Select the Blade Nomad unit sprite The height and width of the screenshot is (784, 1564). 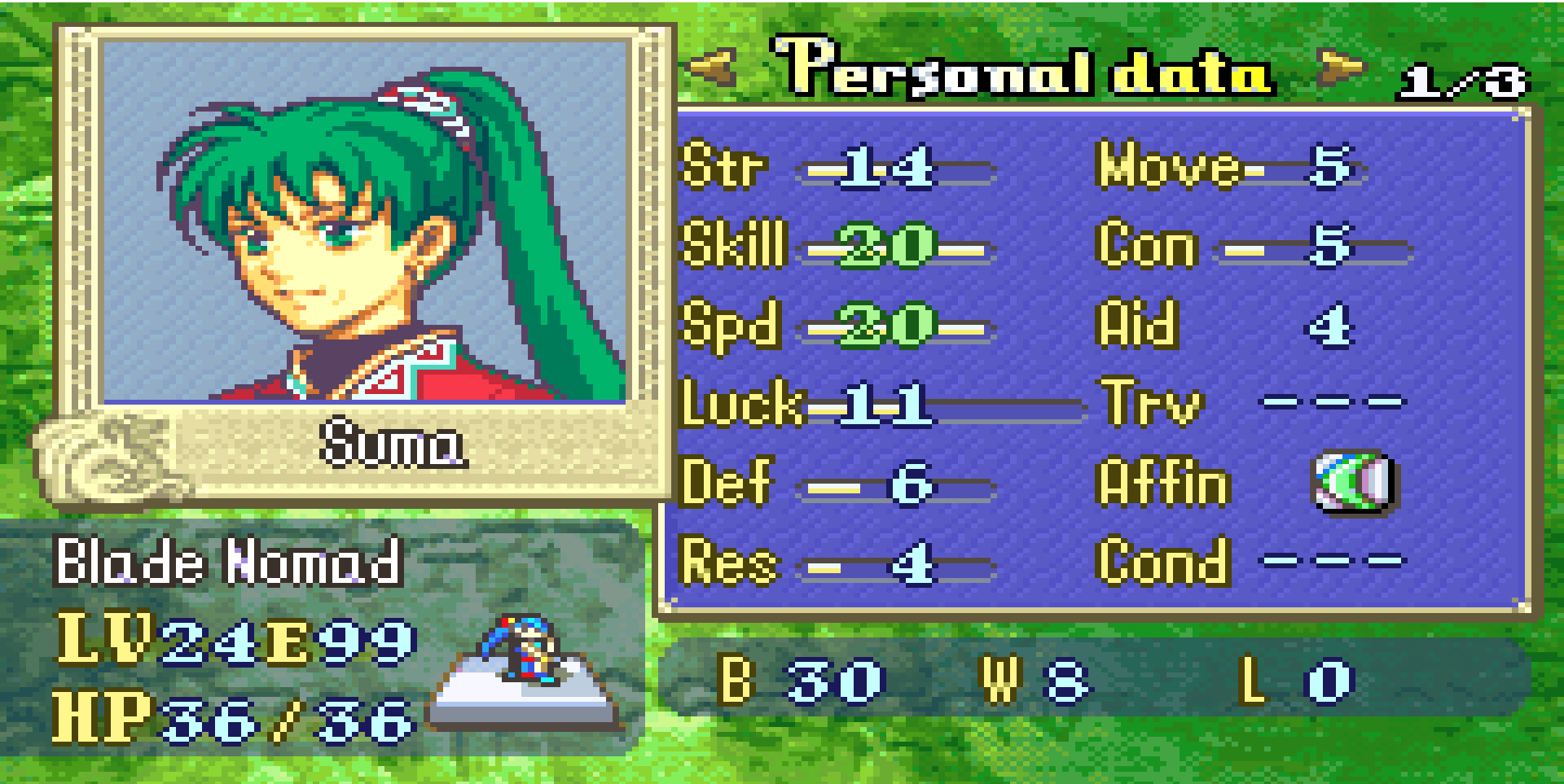click(523, 648)
